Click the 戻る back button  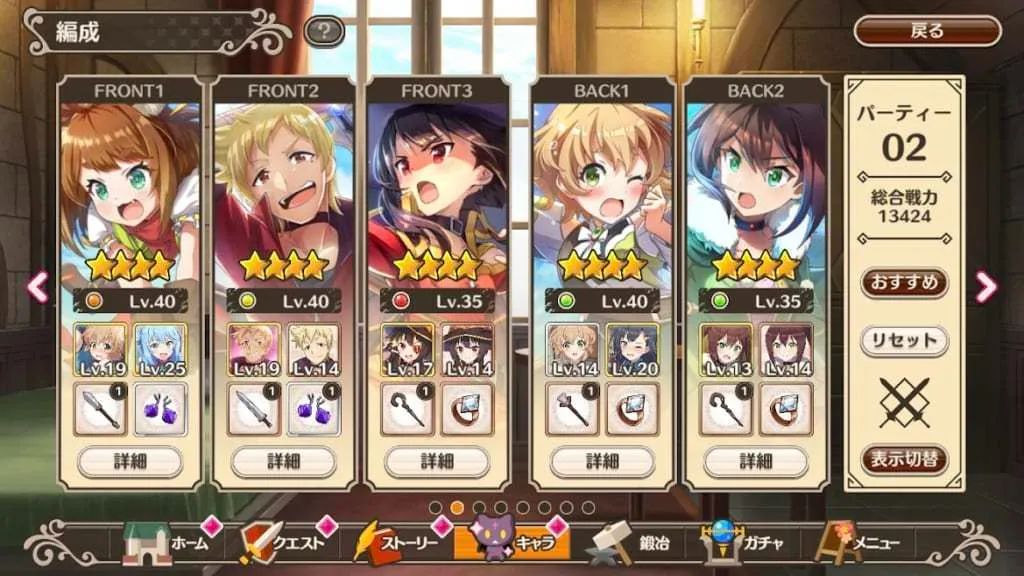coord(927,31)
